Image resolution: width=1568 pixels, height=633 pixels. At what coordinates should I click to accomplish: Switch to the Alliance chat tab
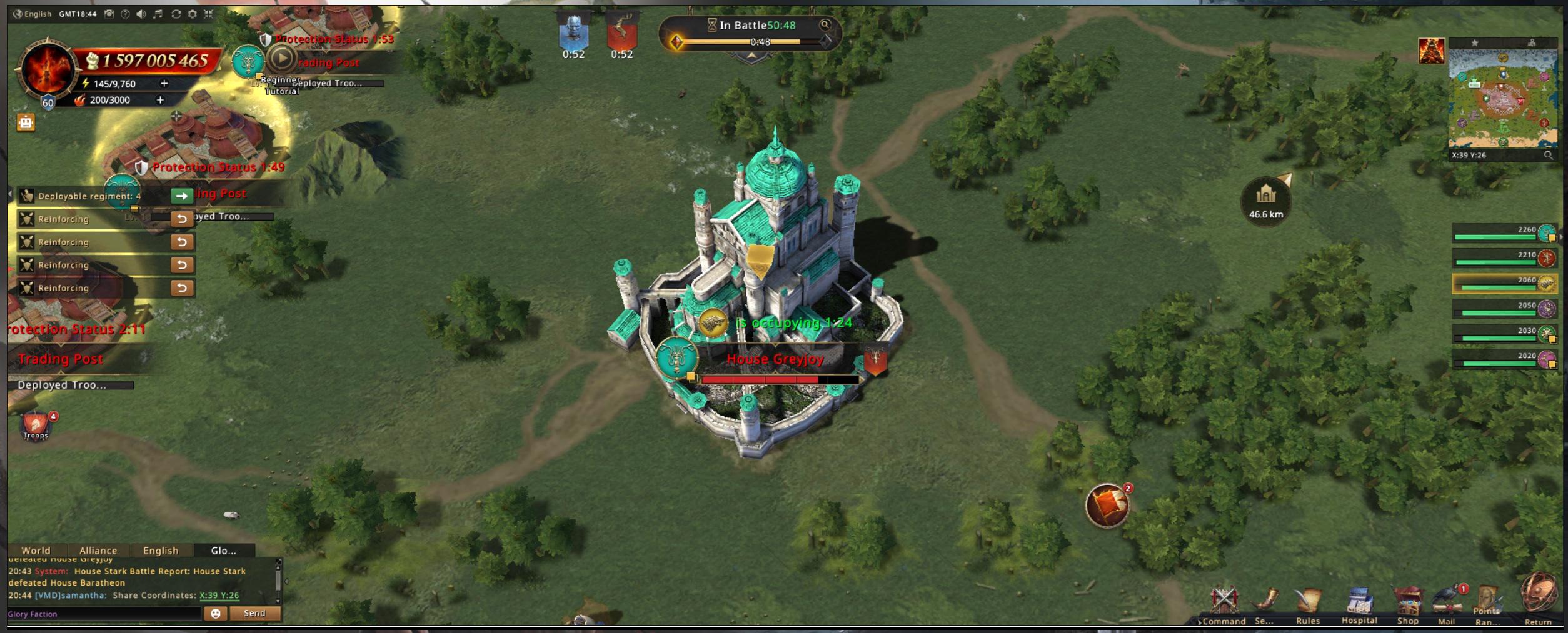pos(98,551)
